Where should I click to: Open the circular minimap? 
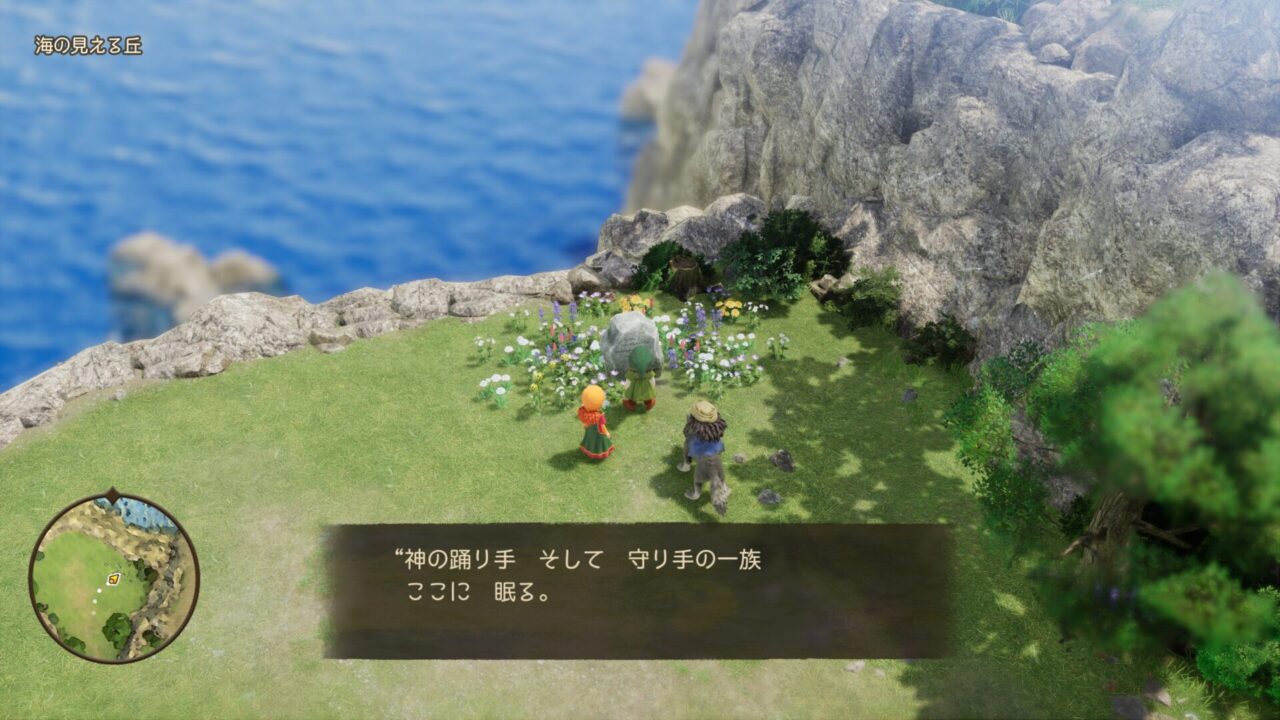113,577
